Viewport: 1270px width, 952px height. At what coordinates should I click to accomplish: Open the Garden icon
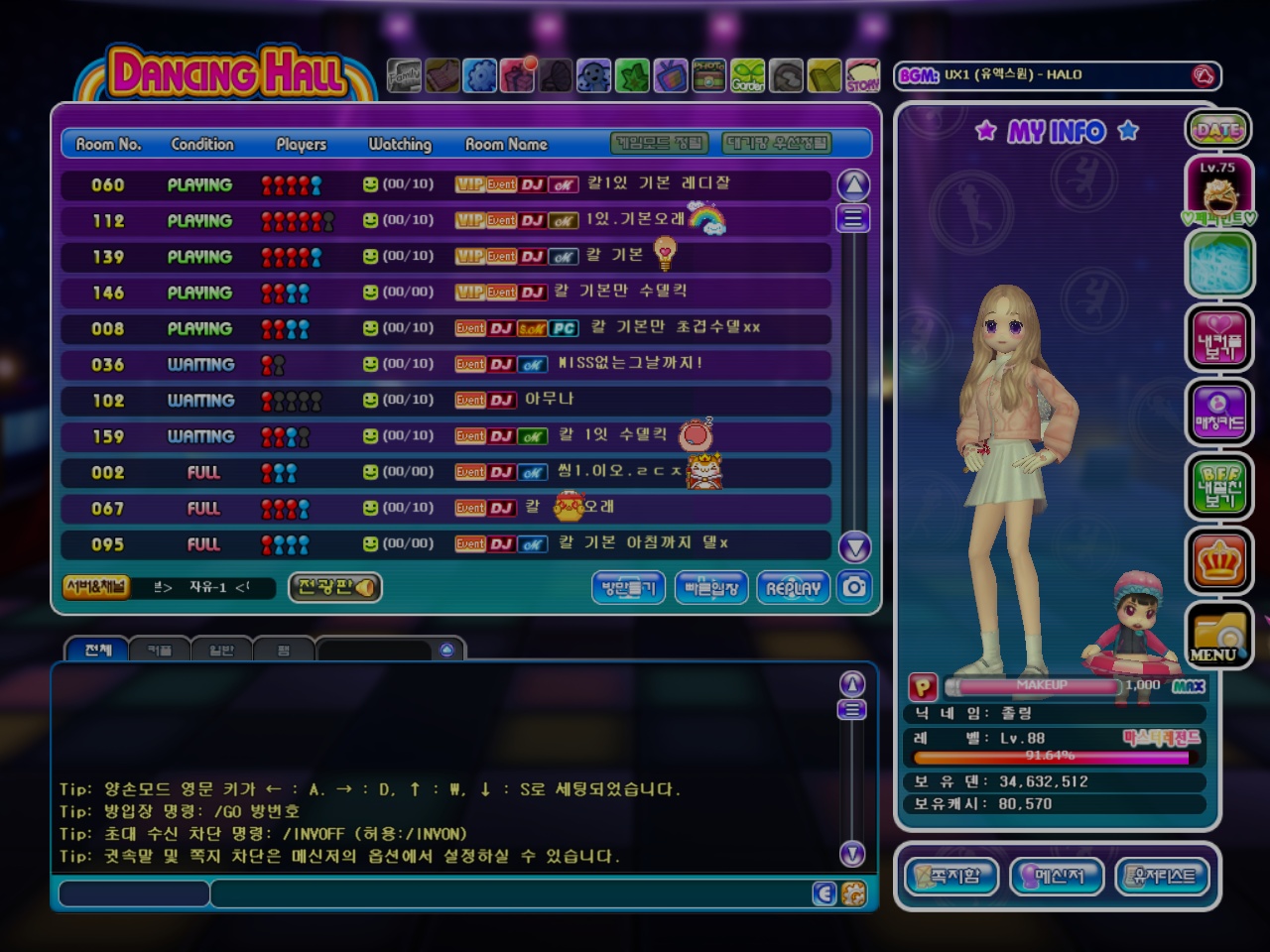tap(748, 75)
